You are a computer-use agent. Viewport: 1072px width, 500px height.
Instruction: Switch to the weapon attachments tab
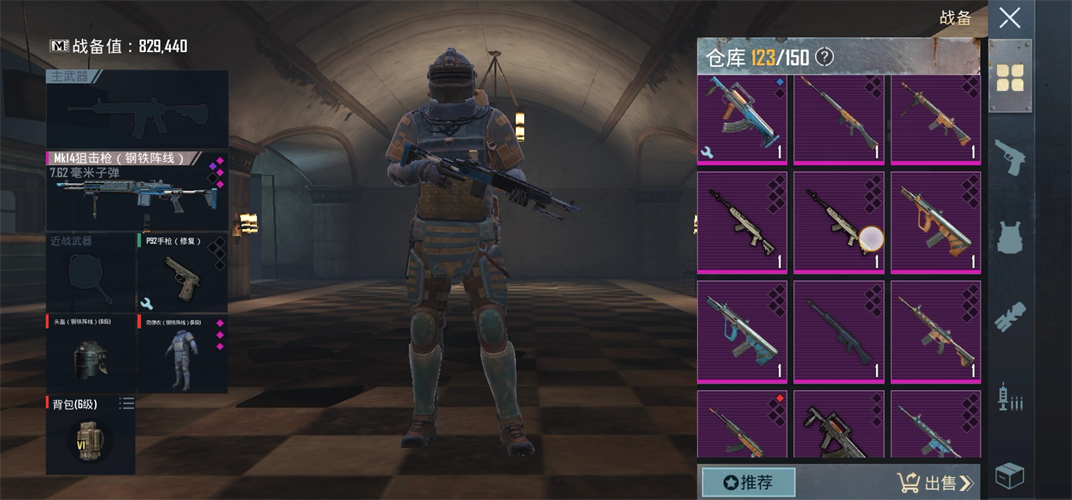click(x=1010, y=317)
